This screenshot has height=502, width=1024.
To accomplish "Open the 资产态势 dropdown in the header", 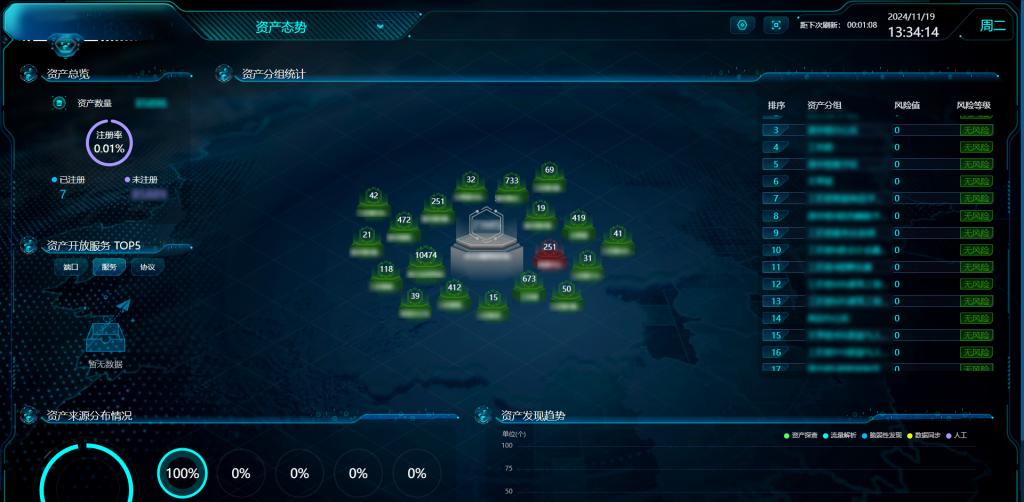I will 380,27.
